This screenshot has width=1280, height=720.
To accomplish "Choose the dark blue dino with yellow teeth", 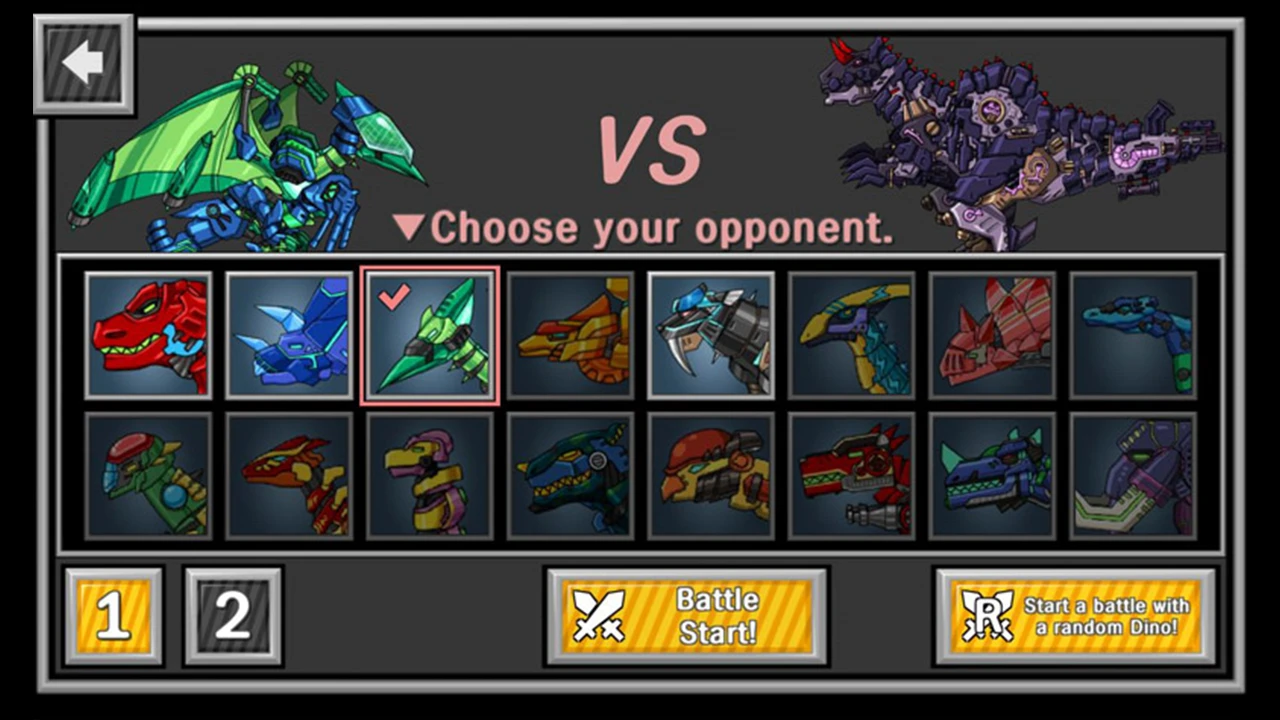I will [570, 477].
